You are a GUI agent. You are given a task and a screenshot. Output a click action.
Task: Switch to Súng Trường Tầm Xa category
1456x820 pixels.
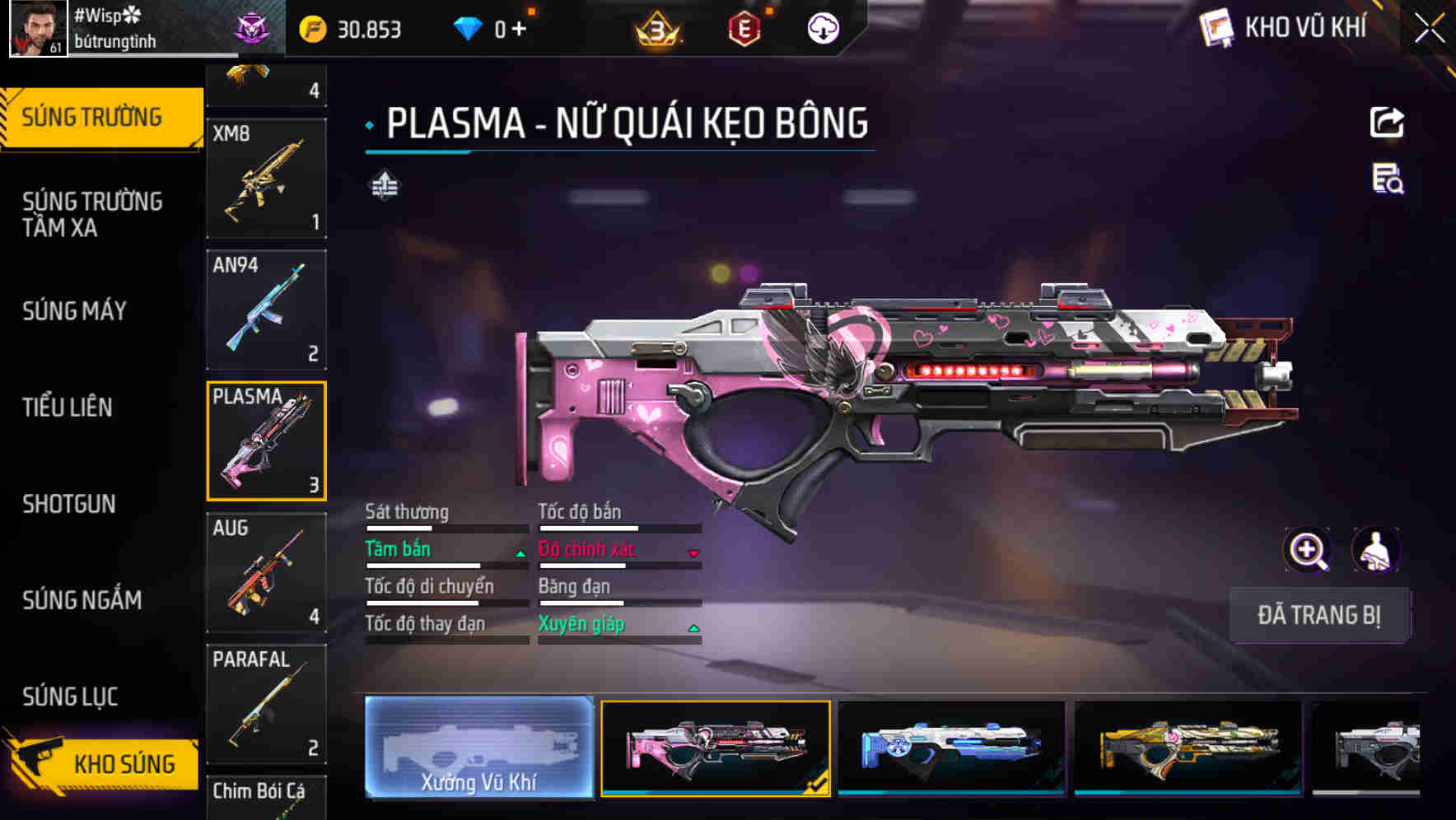[x=92, y=214]
